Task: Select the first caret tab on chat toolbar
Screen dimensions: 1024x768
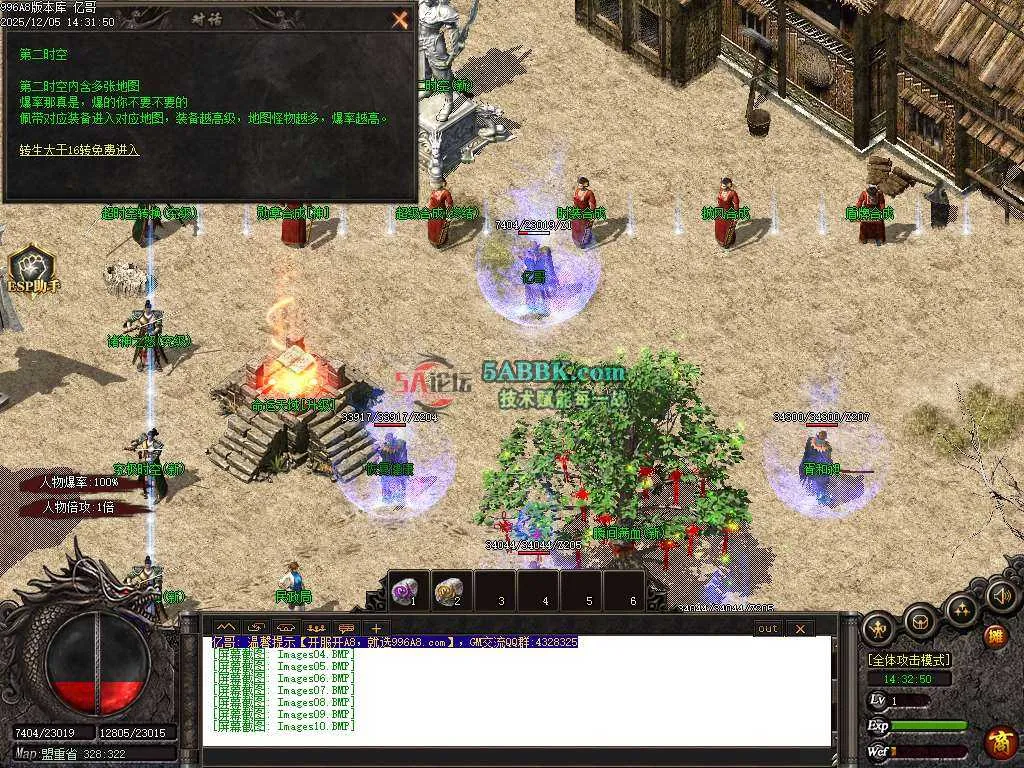Action: (x=225, y=628)
